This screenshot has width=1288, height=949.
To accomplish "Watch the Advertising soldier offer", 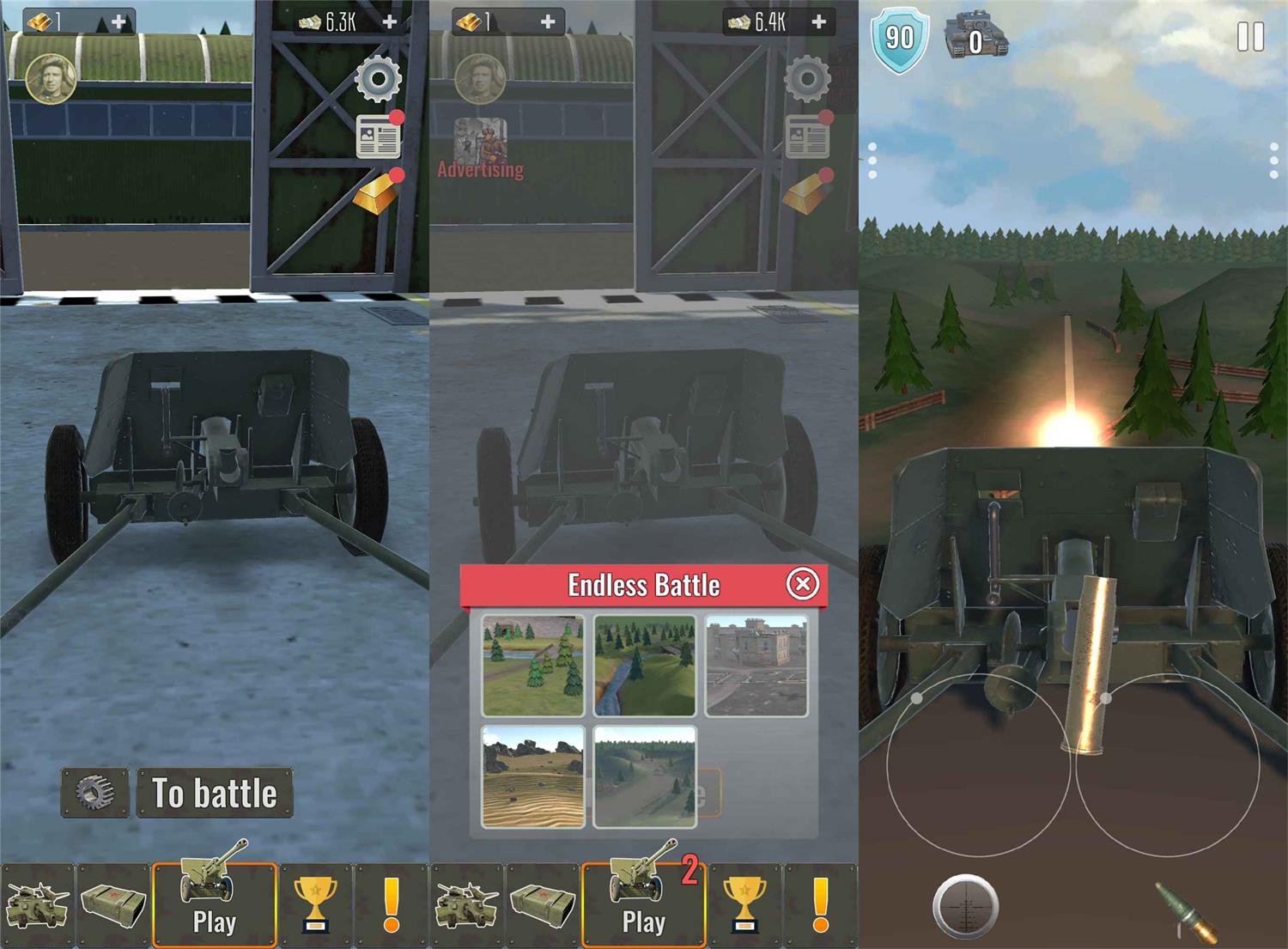I will click(x=480, y=148).
